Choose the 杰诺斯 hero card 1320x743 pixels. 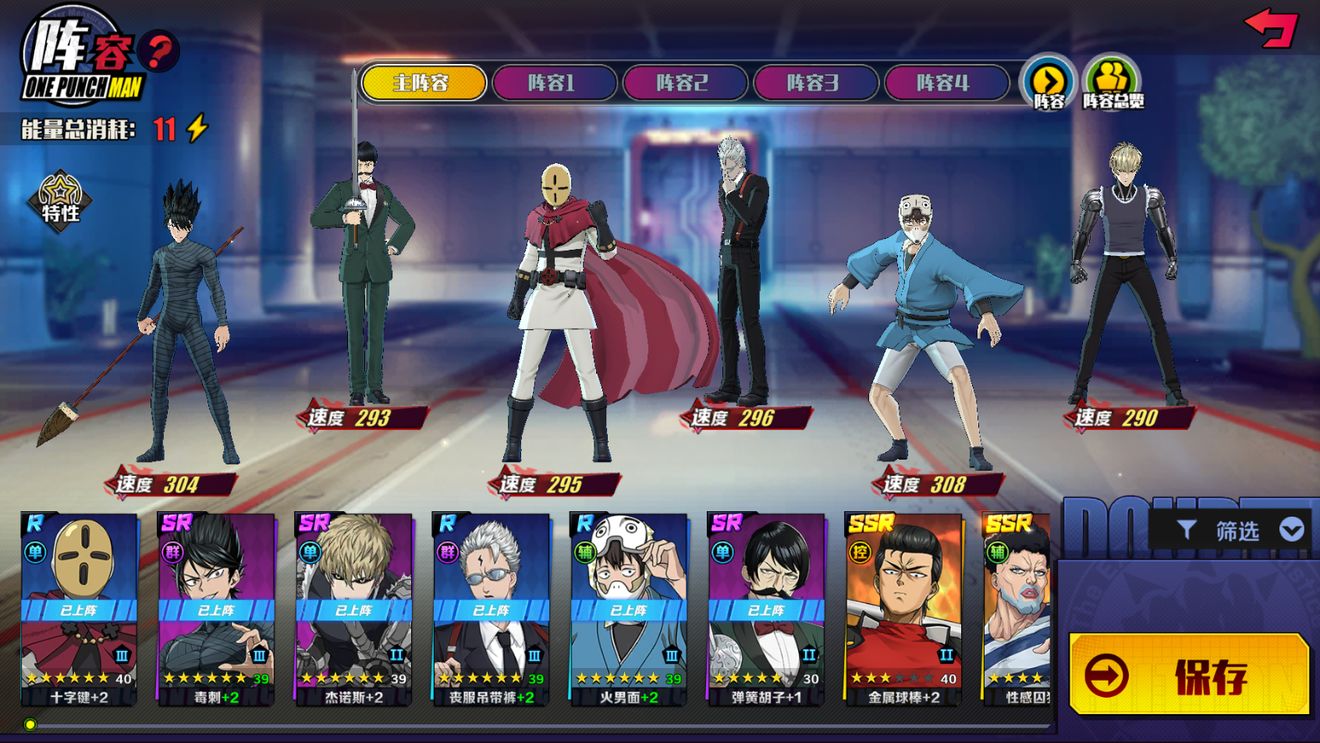353,608
